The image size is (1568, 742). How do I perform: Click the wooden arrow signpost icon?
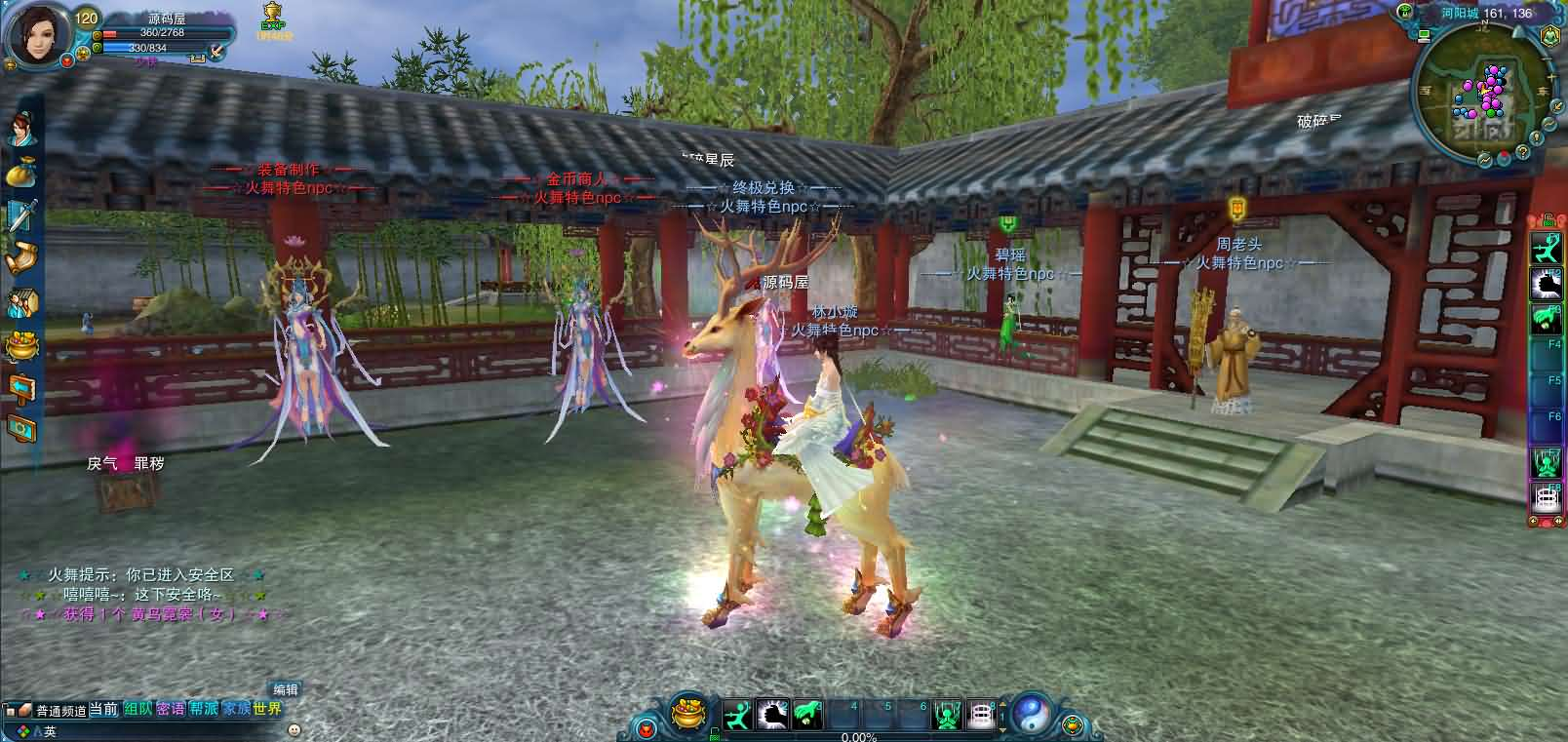[20, 388]
